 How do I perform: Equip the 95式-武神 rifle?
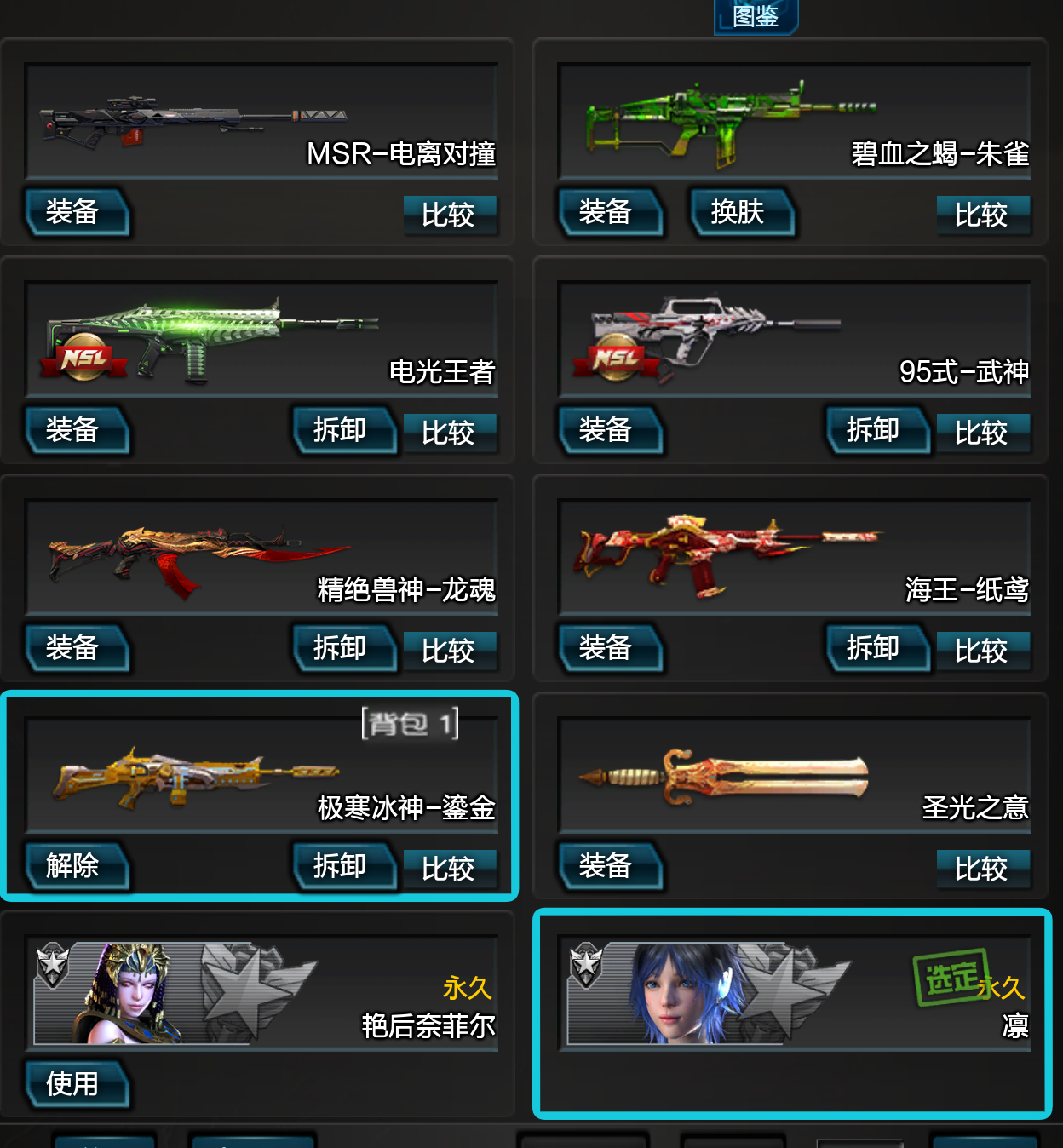[x=607, y=430]
